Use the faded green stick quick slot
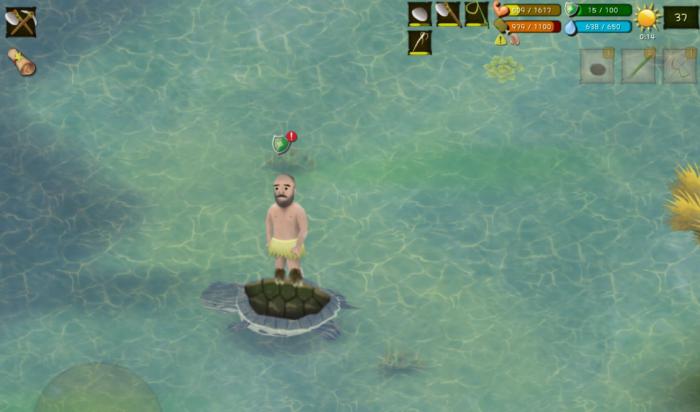 [639, 66]
